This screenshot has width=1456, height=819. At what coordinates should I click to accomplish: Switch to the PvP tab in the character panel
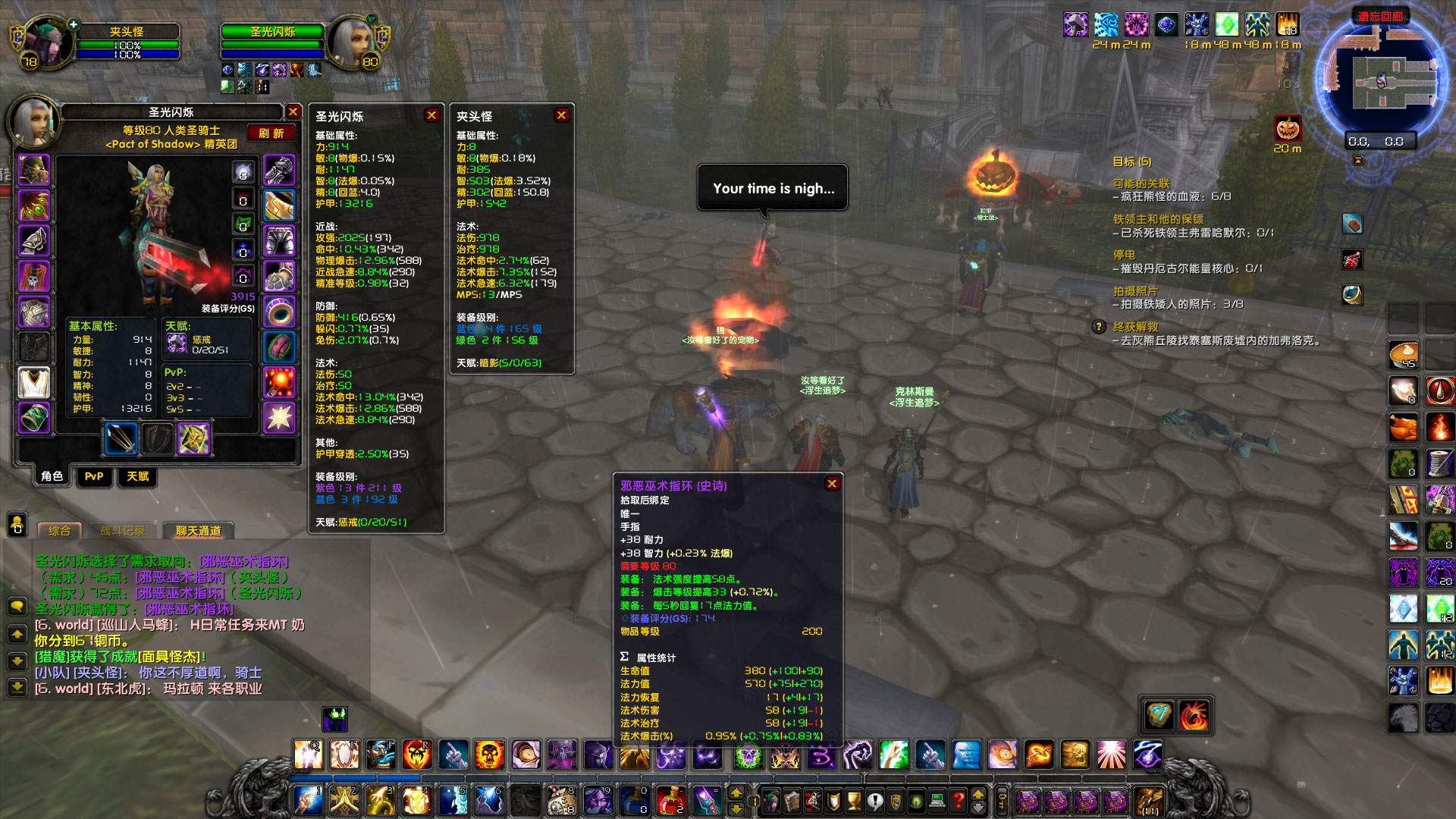[94, 477]
